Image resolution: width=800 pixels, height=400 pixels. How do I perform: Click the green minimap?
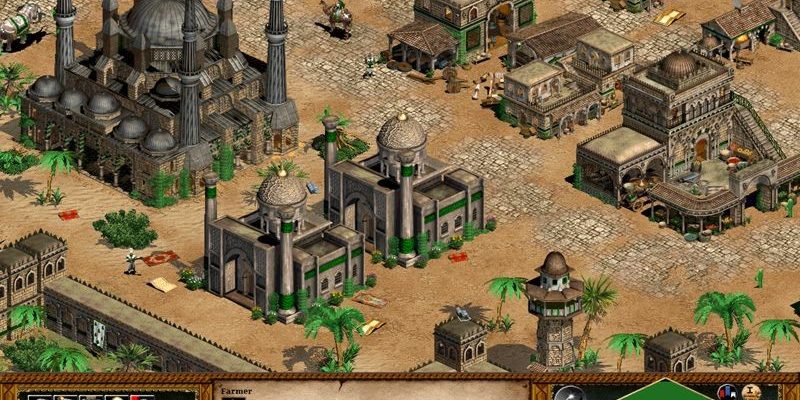[x=658, y=391]
